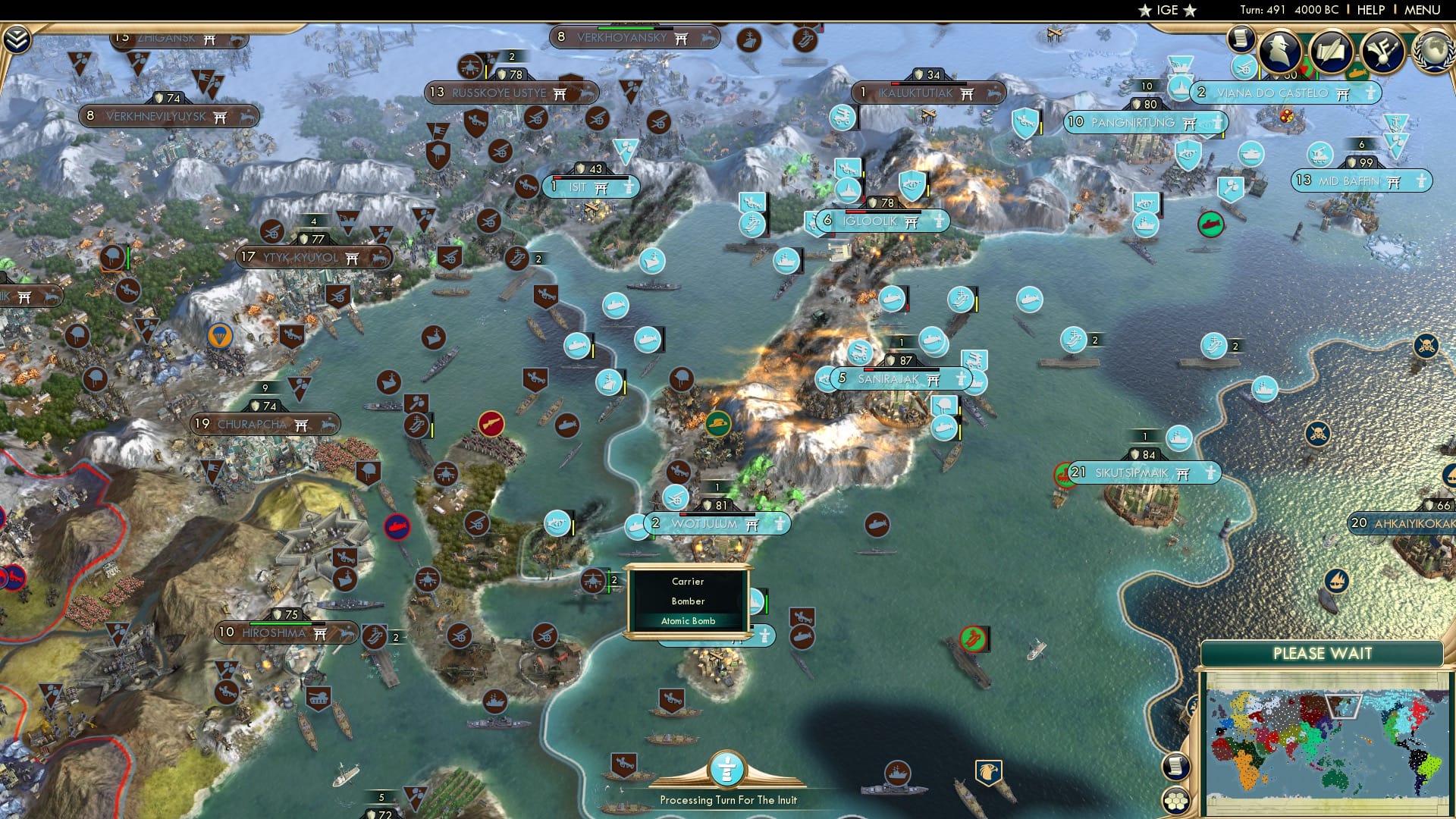Toggle Strategic View with the hex grid icon

click(1176, 802)
